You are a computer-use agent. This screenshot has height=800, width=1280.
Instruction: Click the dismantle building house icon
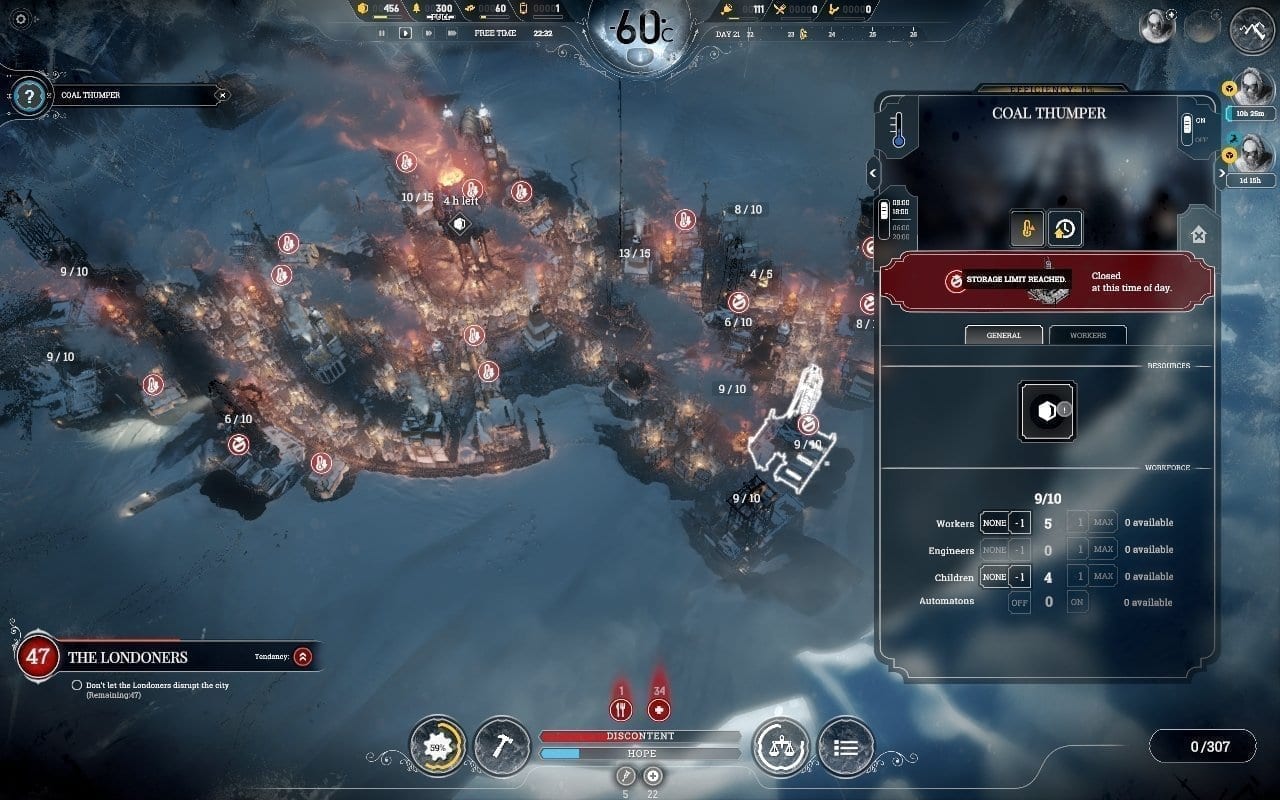click(x=1198, y=235)
